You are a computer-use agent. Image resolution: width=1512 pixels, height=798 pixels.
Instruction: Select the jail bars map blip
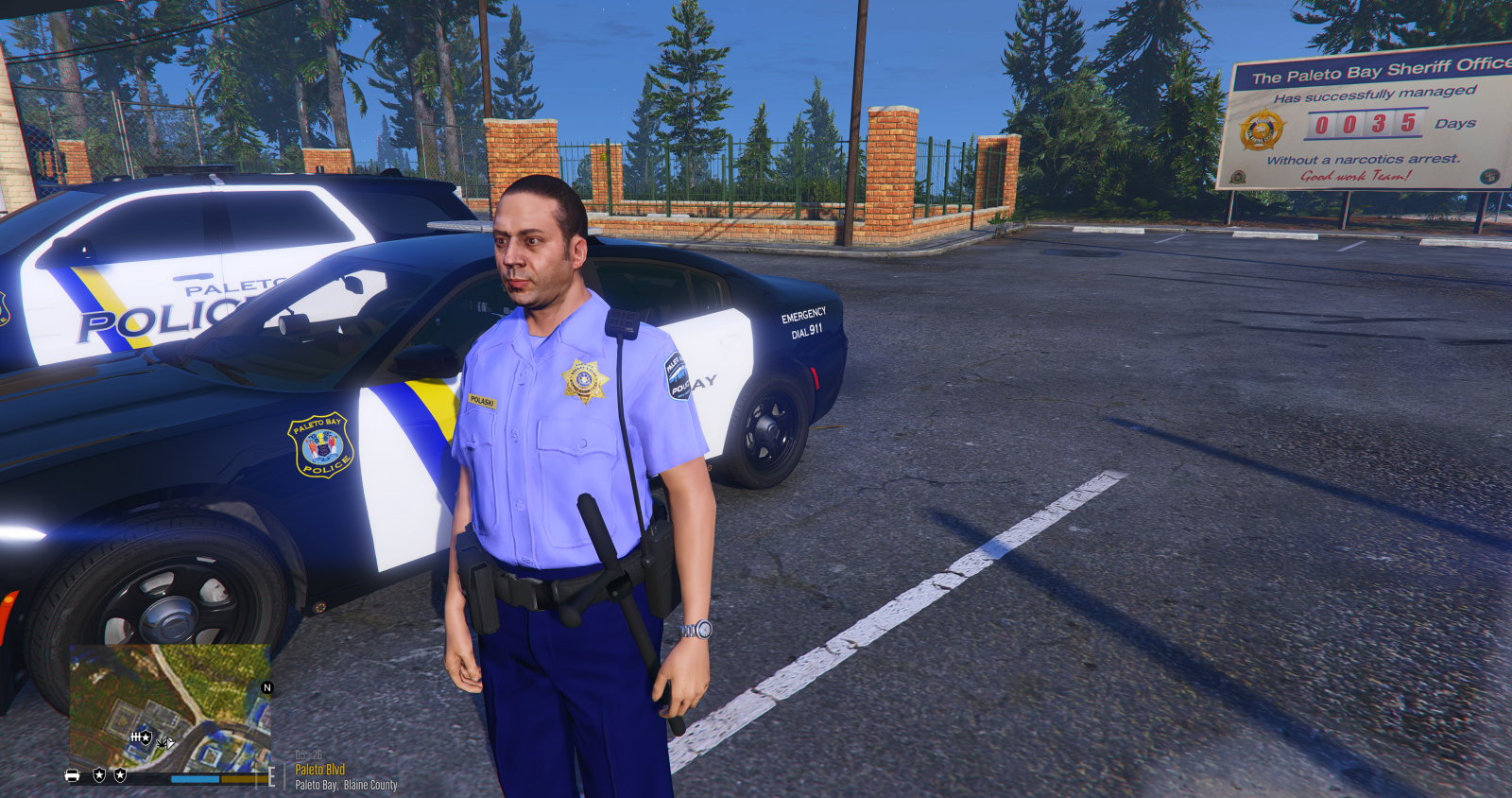pyautogui.click(x=136, y=737)
